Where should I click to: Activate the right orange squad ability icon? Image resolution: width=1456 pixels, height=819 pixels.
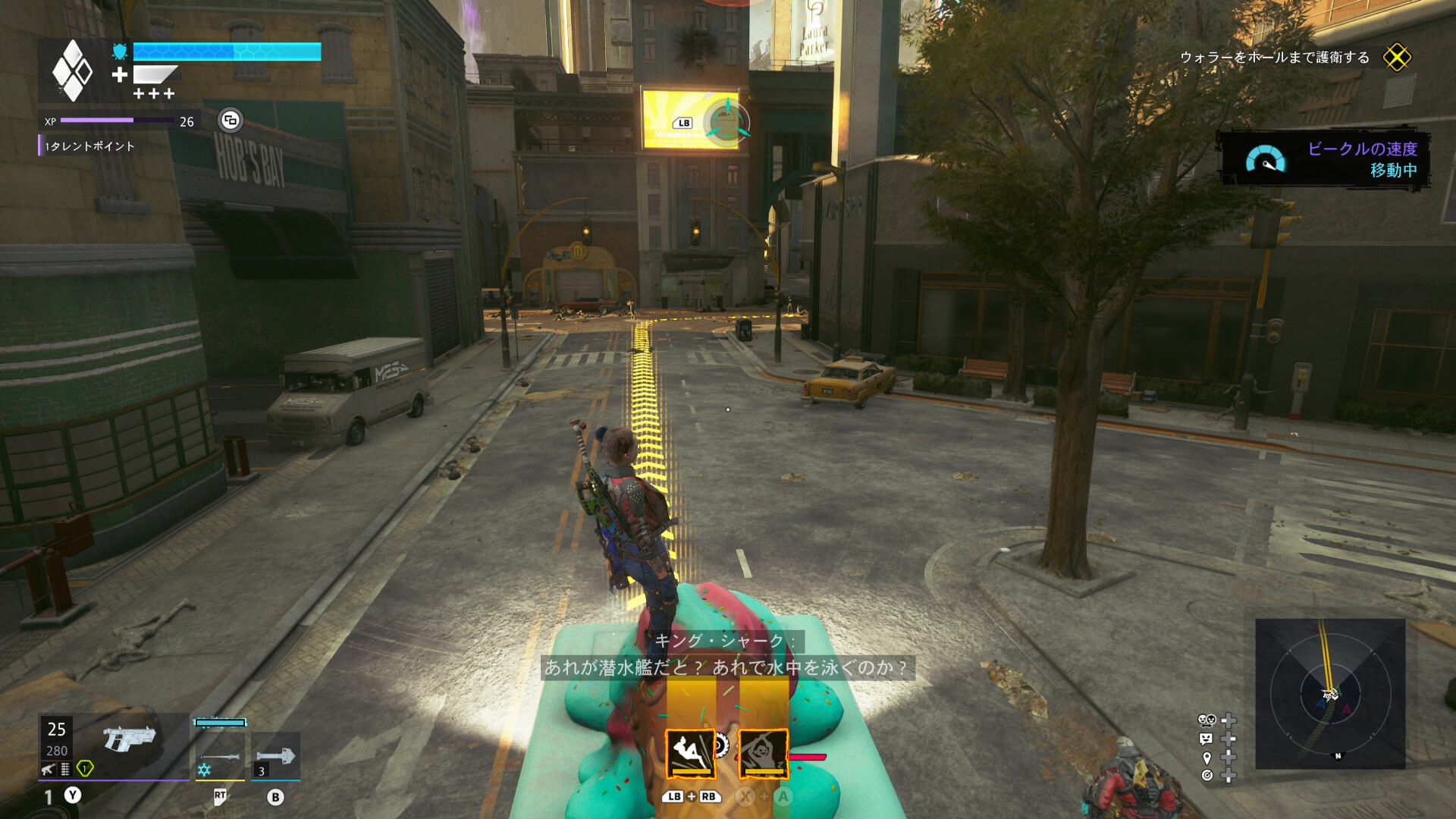763,754
